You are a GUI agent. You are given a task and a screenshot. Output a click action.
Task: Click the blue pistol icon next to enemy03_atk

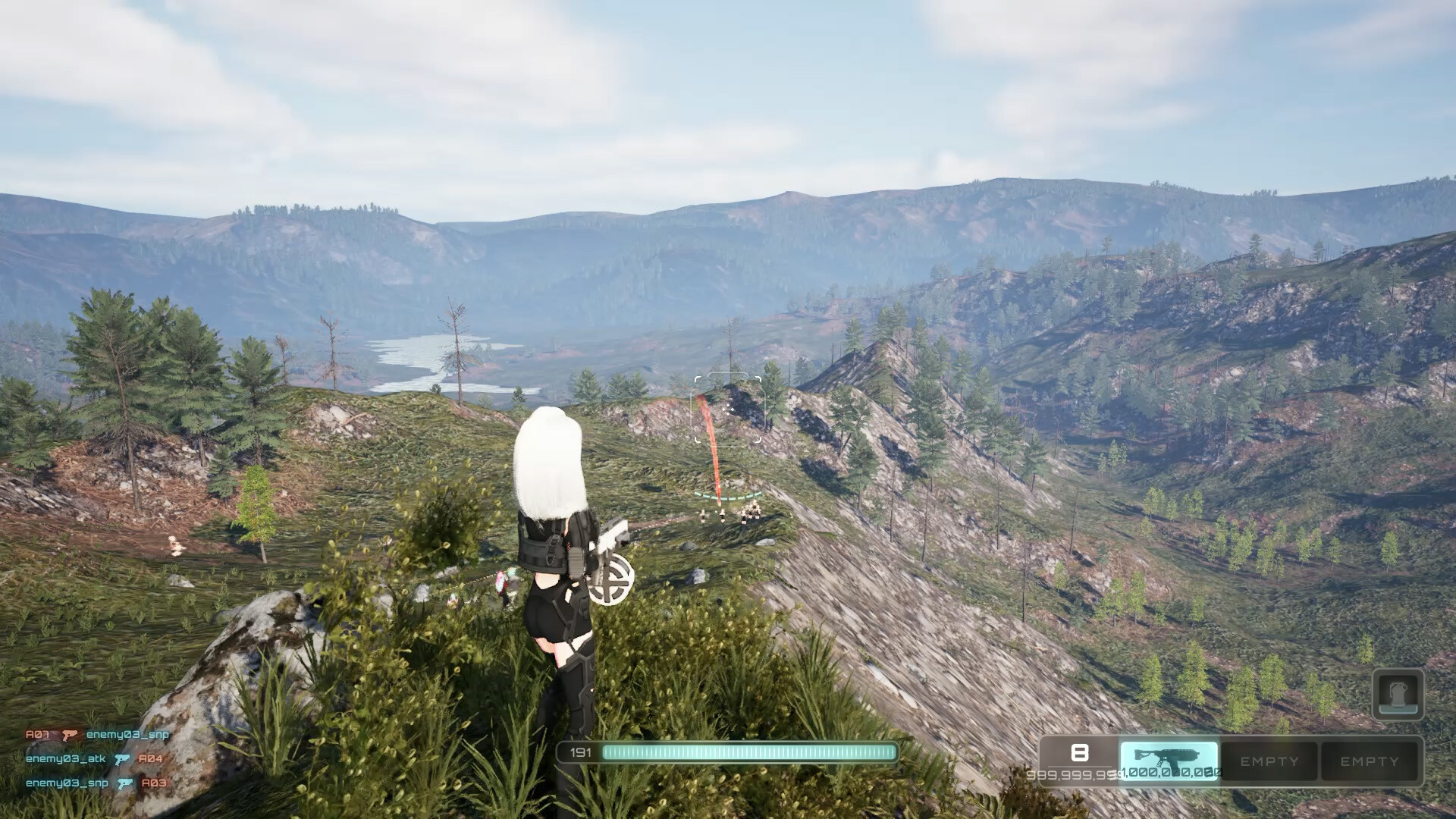(121, 760)
